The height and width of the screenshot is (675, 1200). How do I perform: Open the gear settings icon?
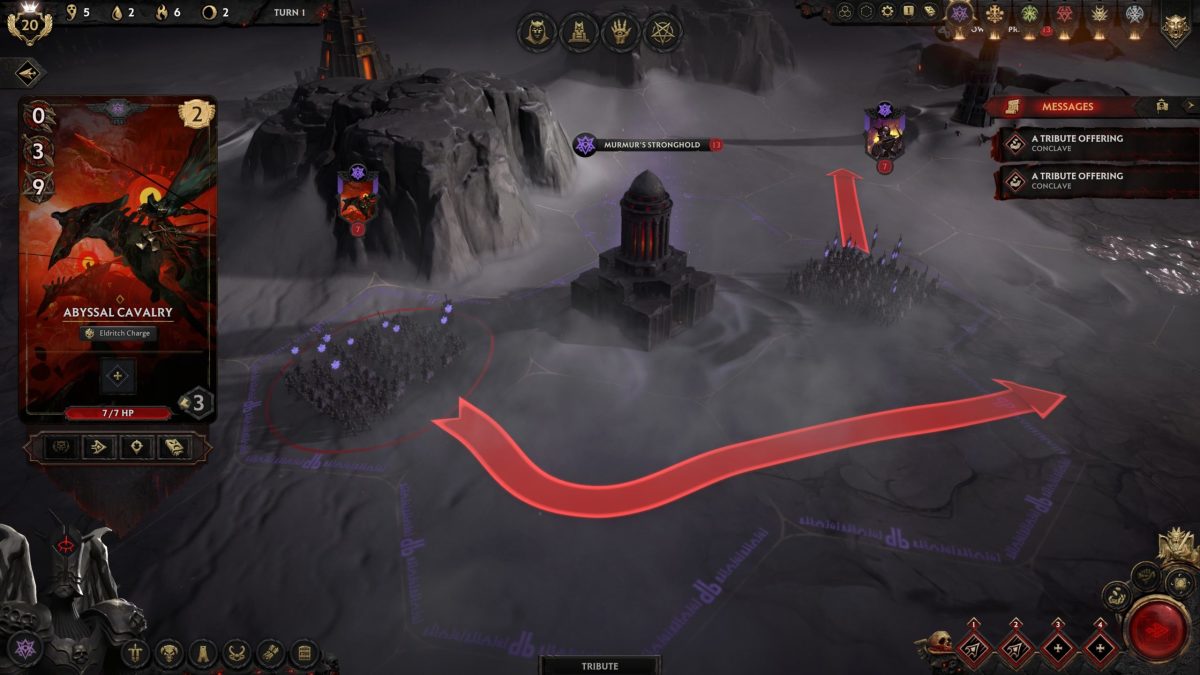(x=887, y=11)
